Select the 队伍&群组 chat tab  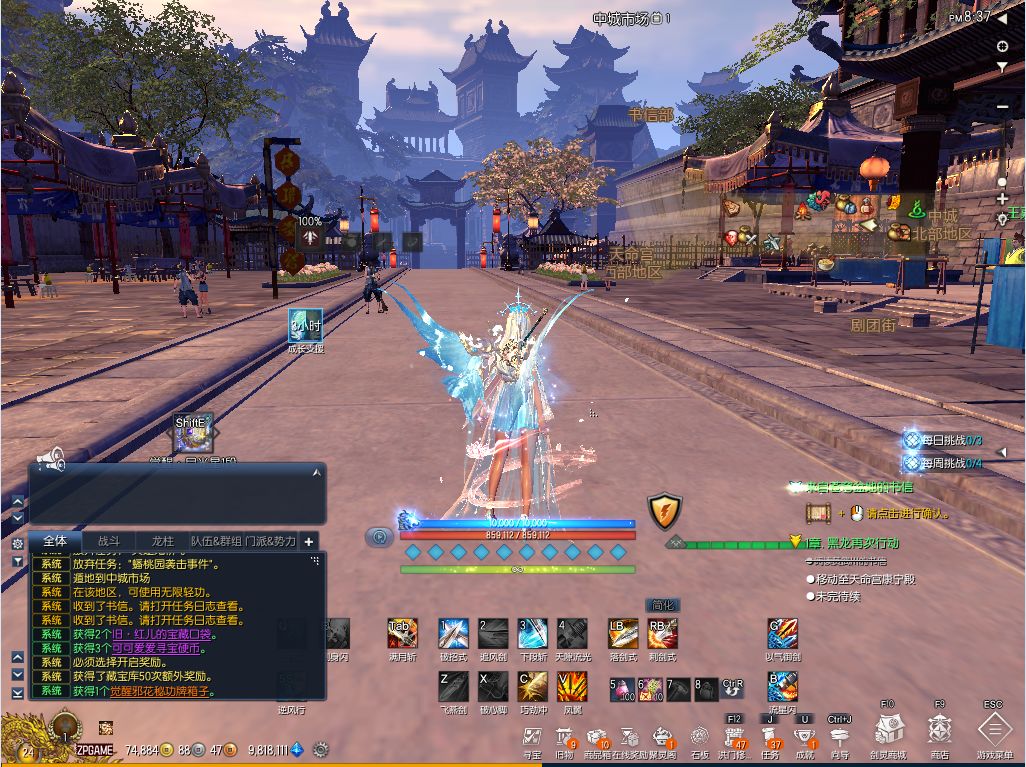[217, 541]
